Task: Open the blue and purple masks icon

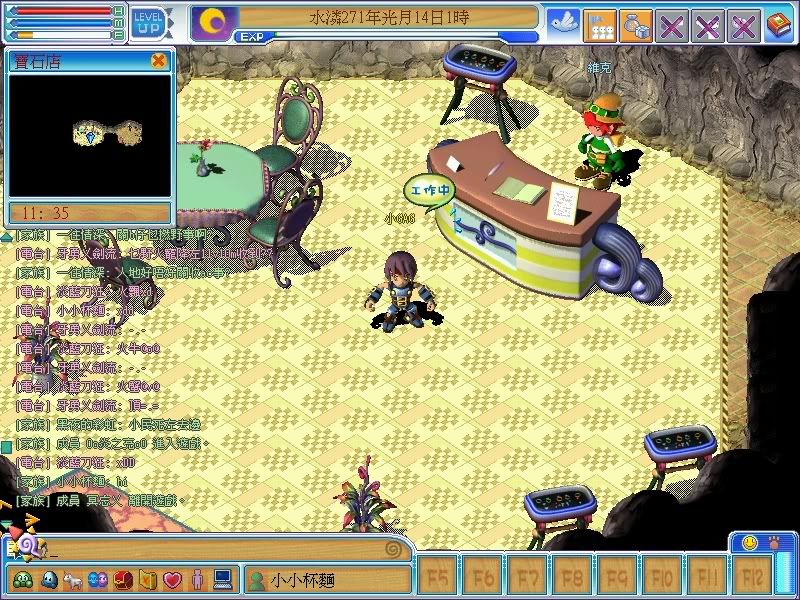Action: tap(98, 579)
